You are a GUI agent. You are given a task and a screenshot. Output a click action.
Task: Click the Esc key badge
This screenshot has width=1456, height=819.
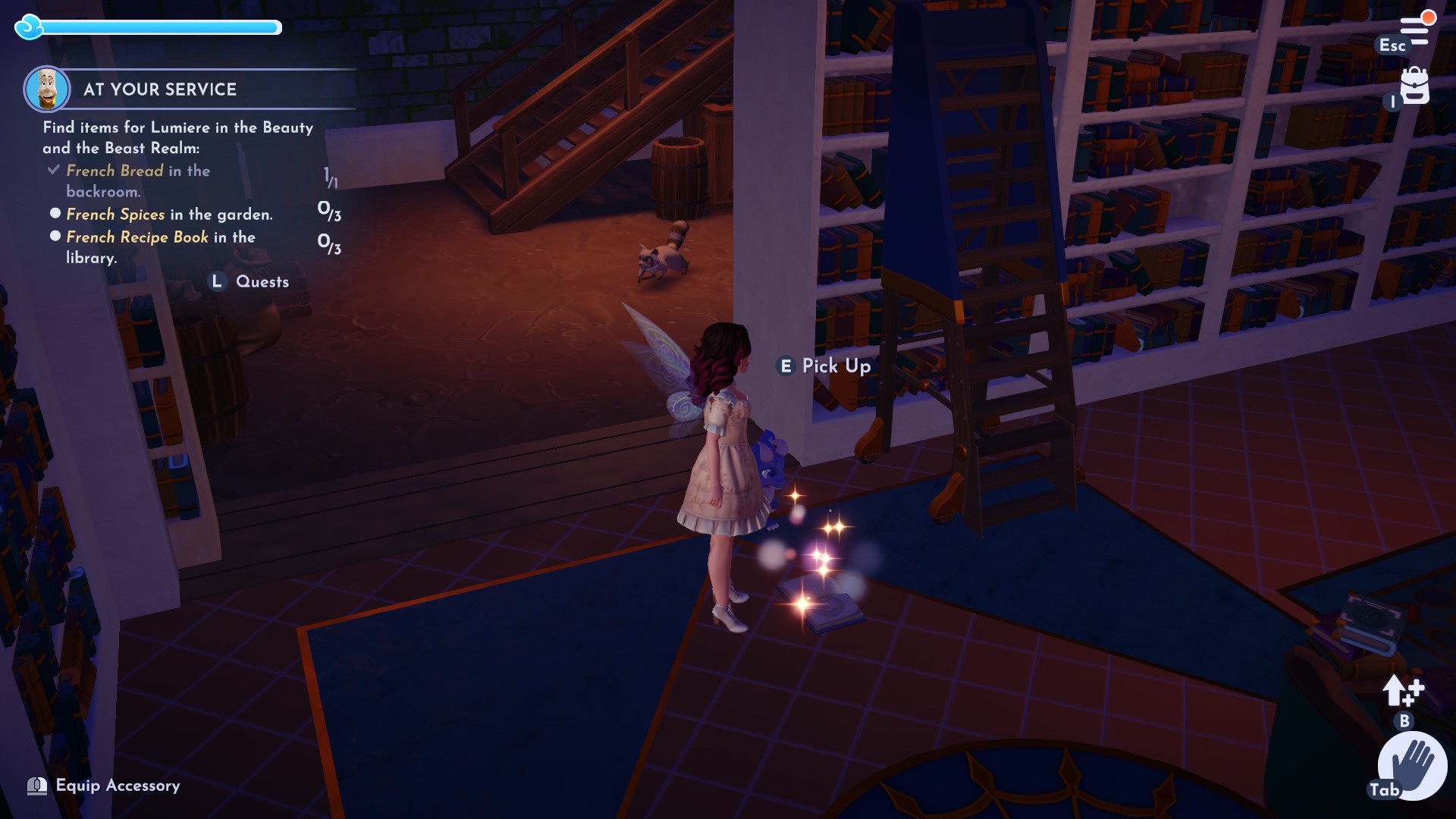(1393, 46)
